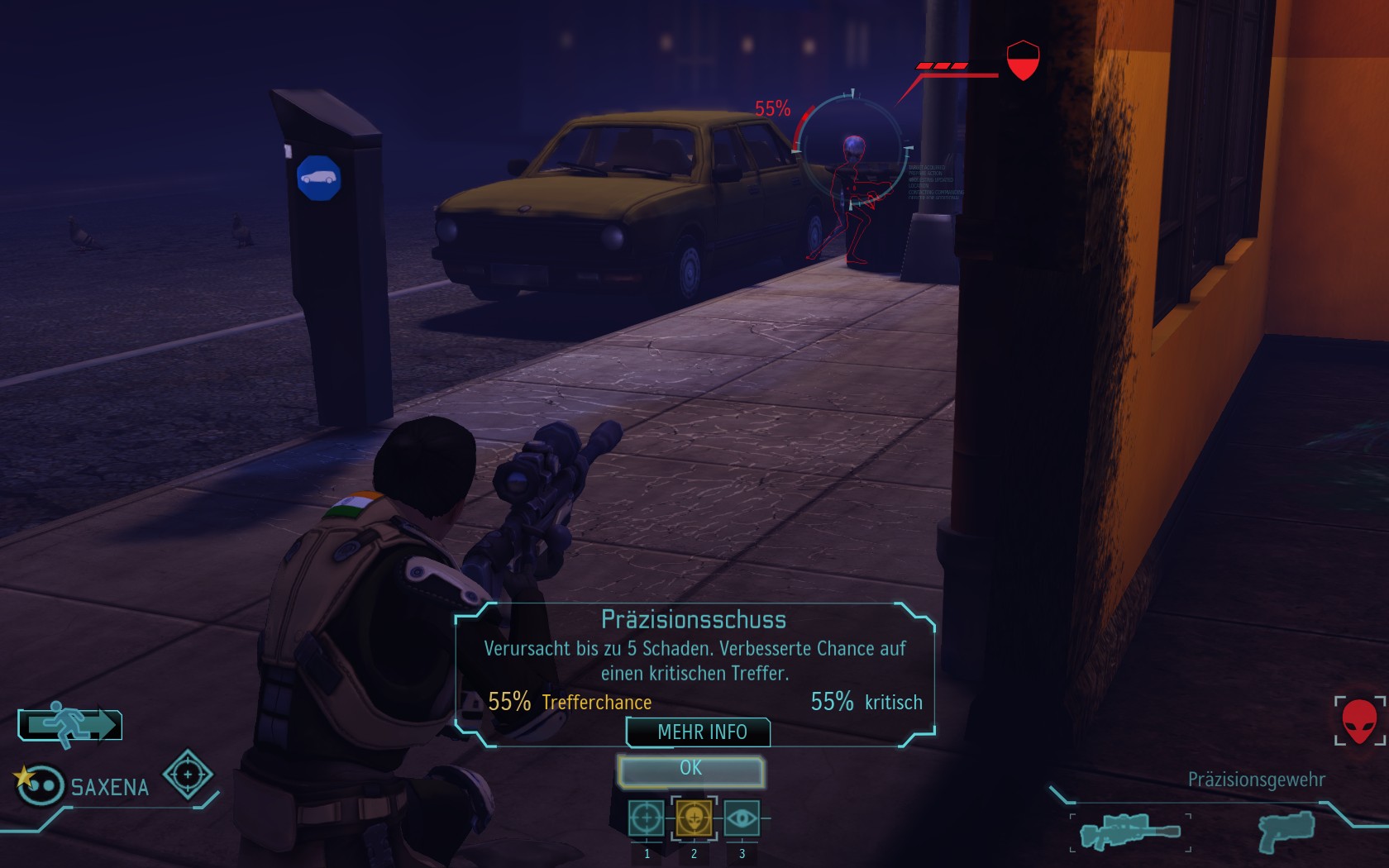
Task: Select the red alien head target icon
Action: click(x=1358, y=721)
